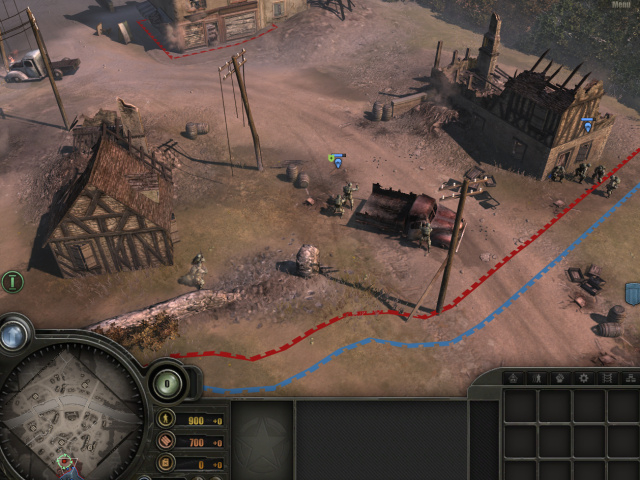Select the squad shield marker near the truck

pyautogui.click(x=338, y=160)
